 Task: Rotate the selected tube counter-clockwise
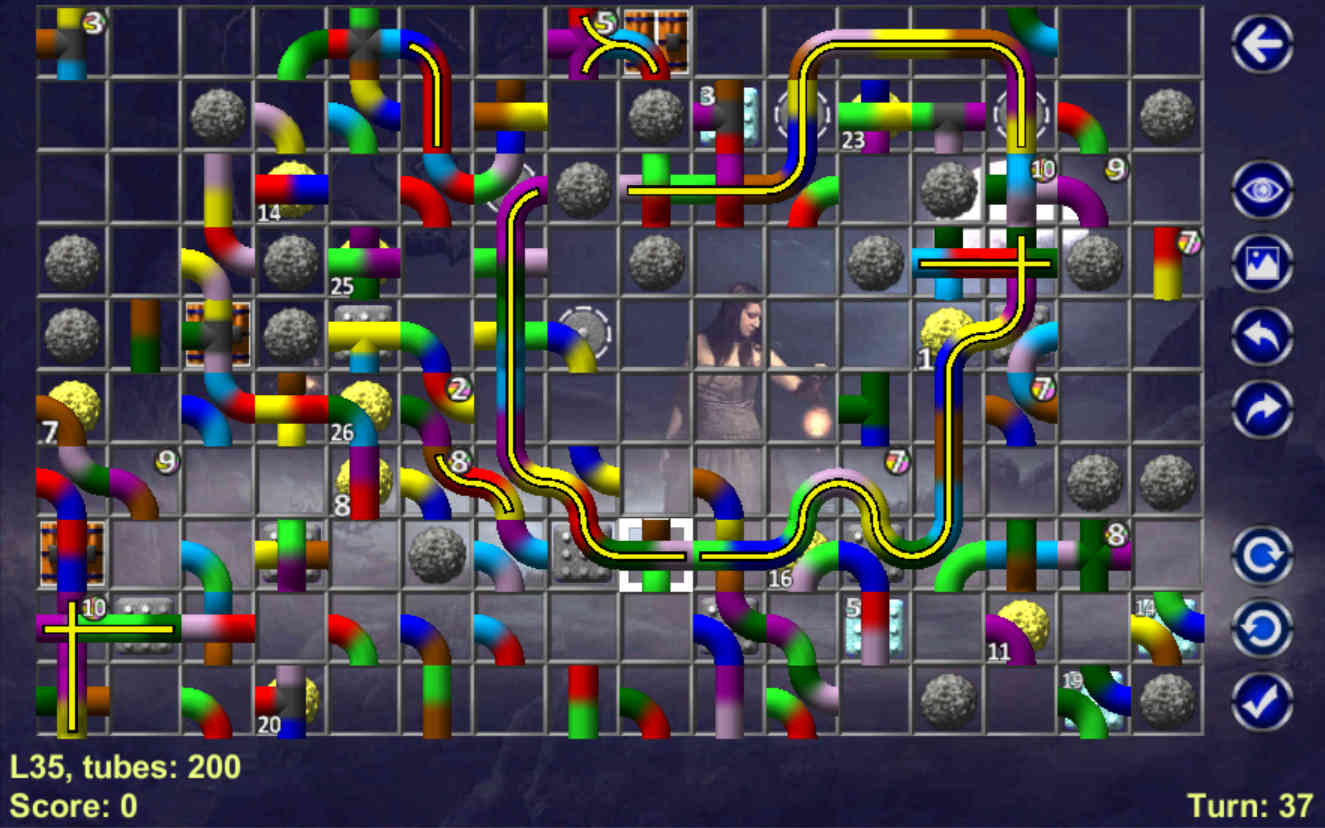coord(1262,628)
